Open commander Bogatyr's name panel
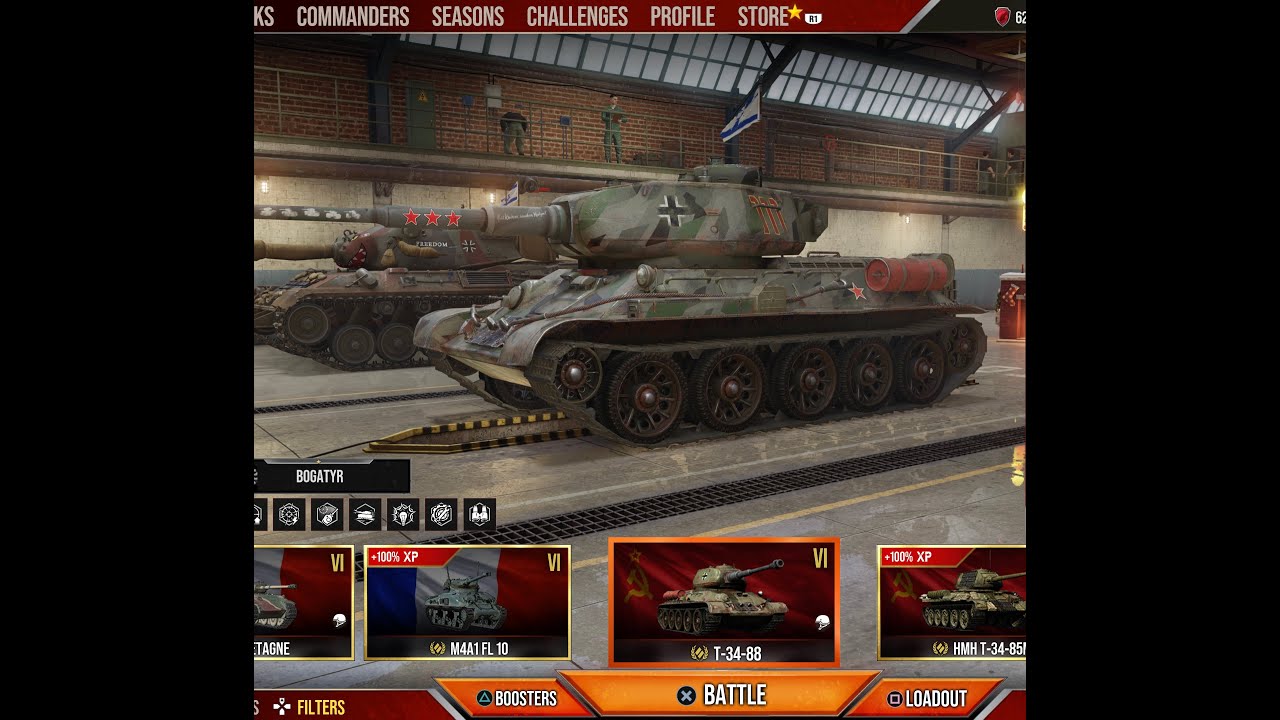Viewport: 1280px width, 720px height. click(320, 477)
